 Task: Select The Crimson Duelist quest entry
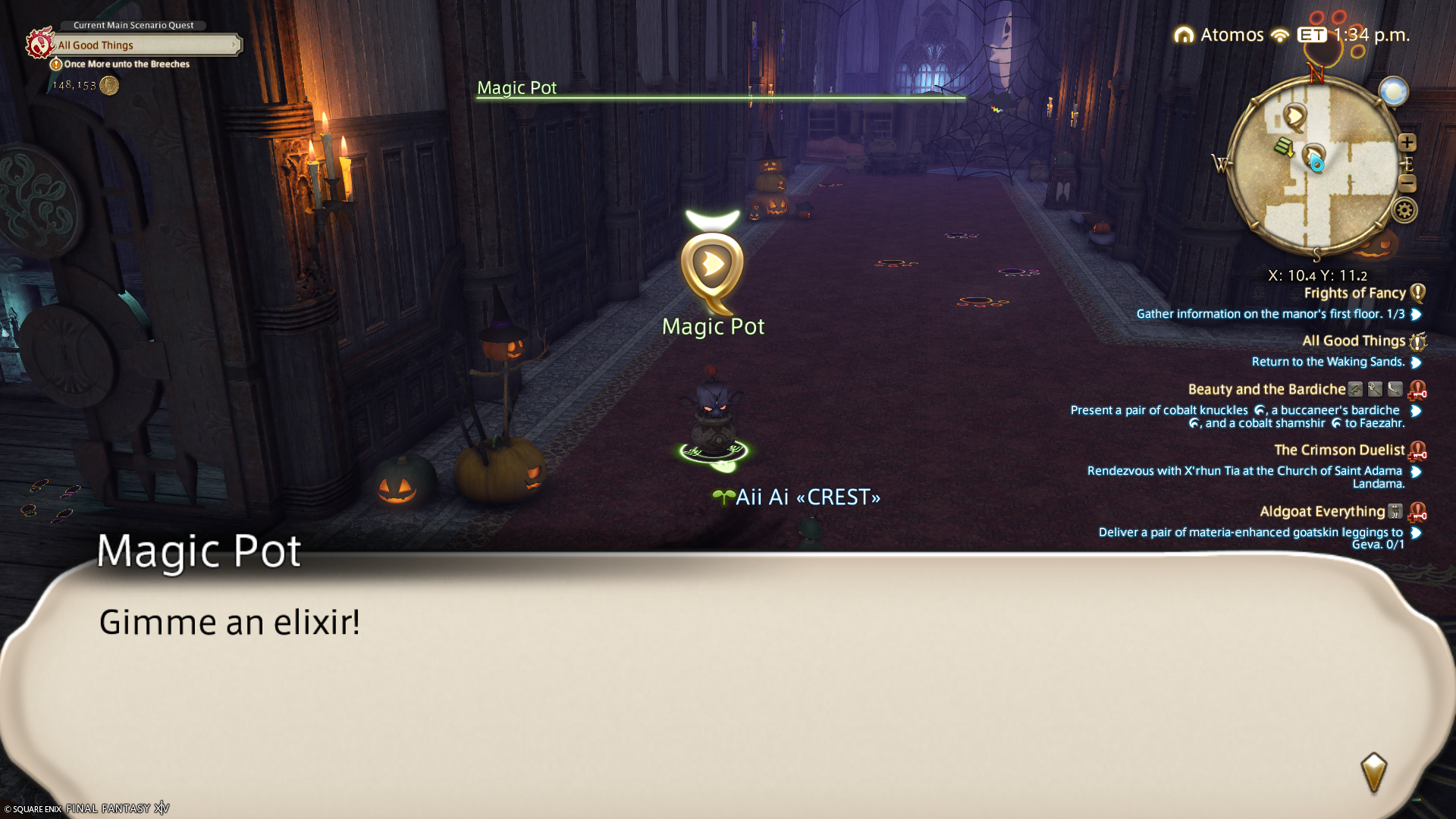tap(1338, 450)
